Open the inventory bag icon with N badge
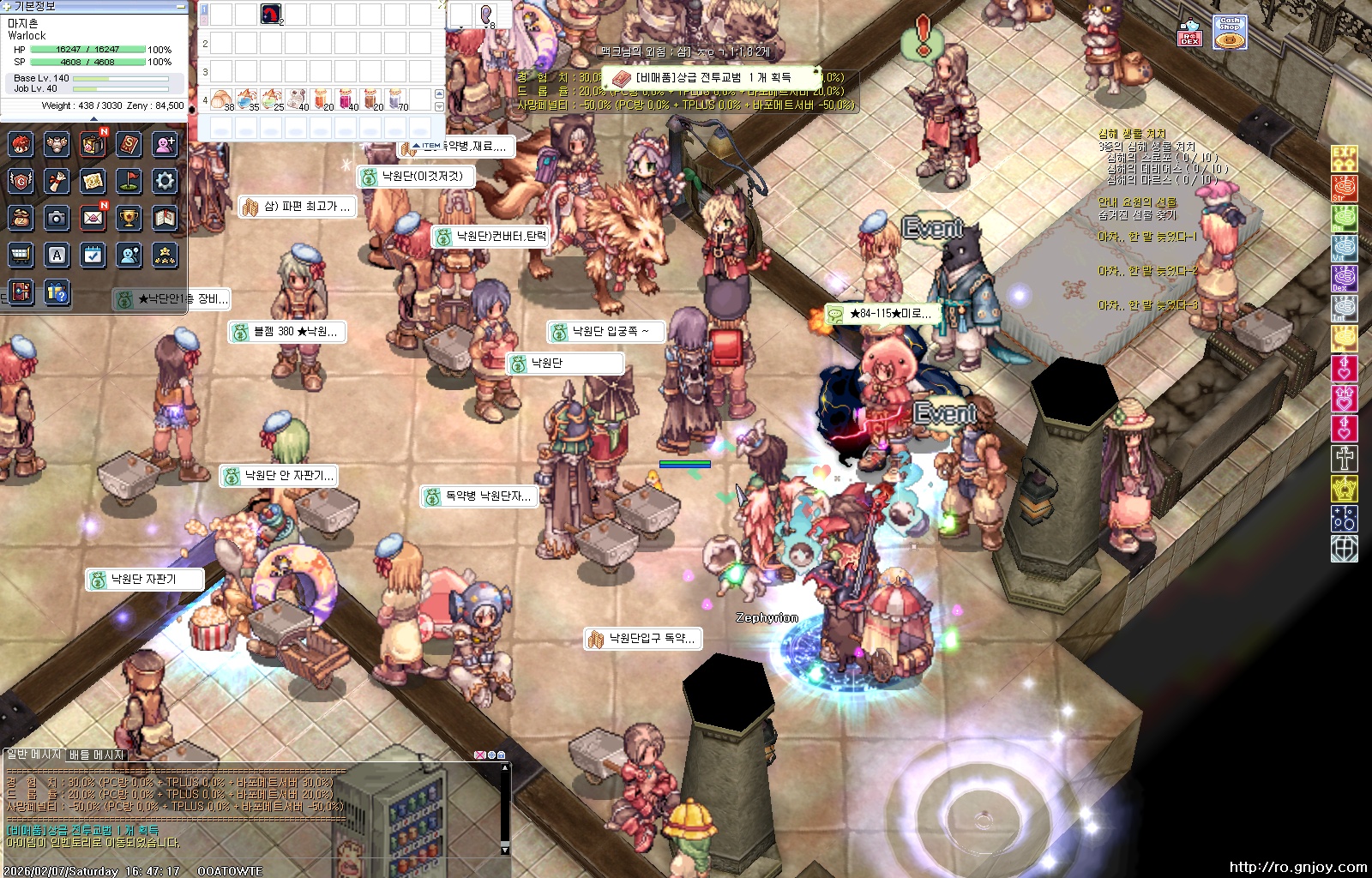This screenshot has height=878, width=1372. point(93,144)
